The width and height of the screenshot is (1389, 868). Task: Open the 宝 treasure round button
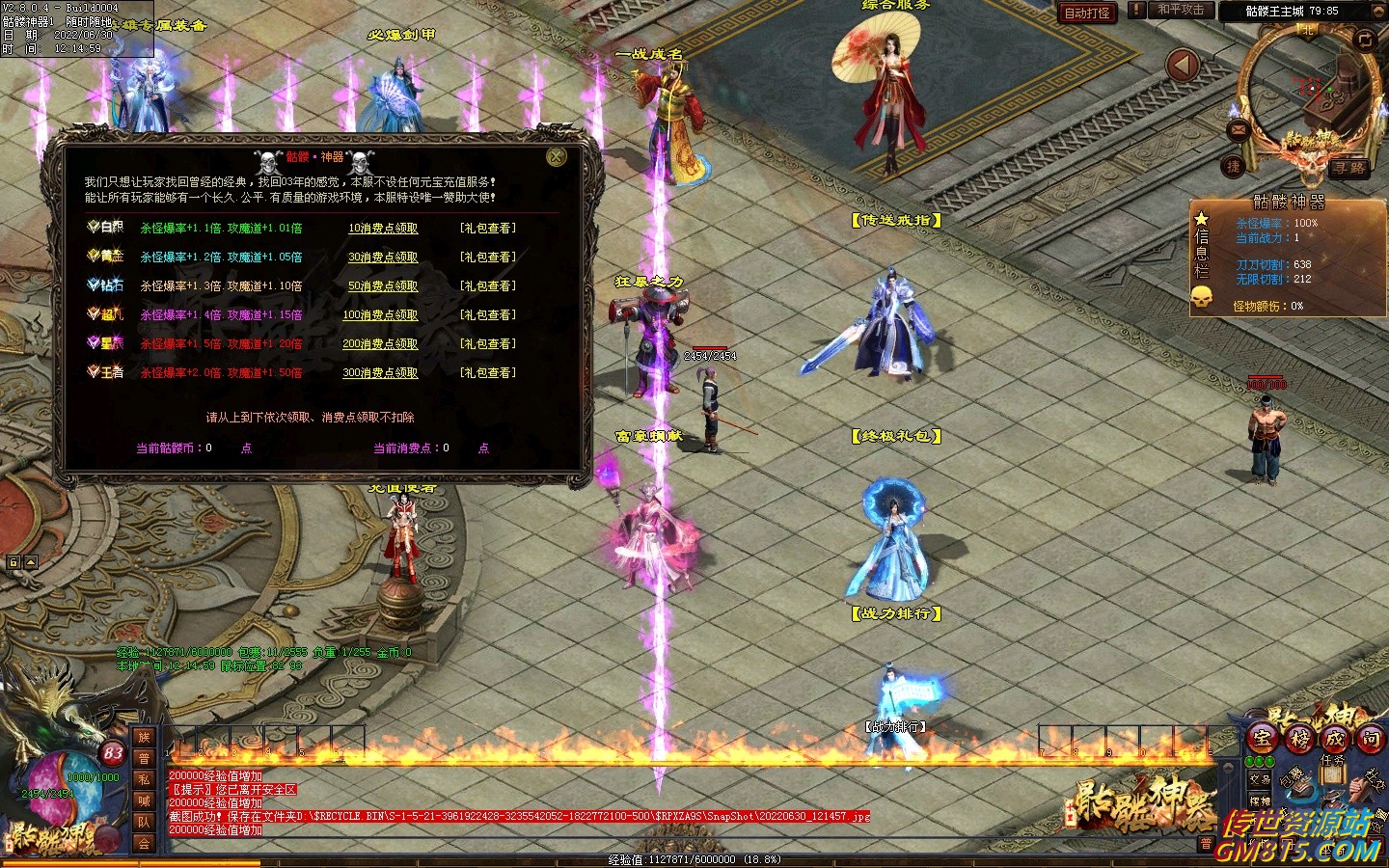click(x=1263, y=739)
